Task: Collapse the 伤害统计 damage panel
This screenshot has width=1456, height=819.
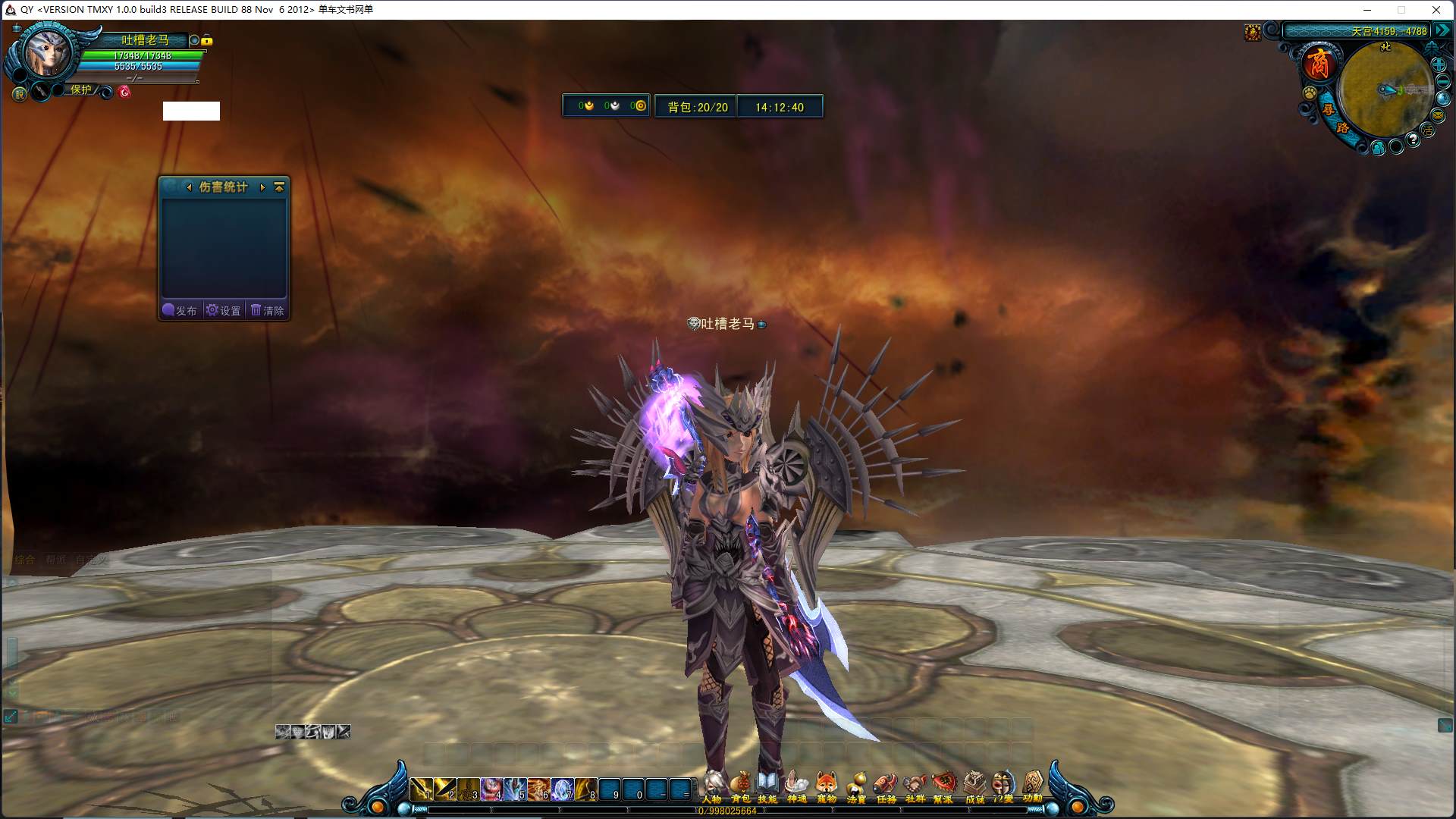Action: [279, 187]
